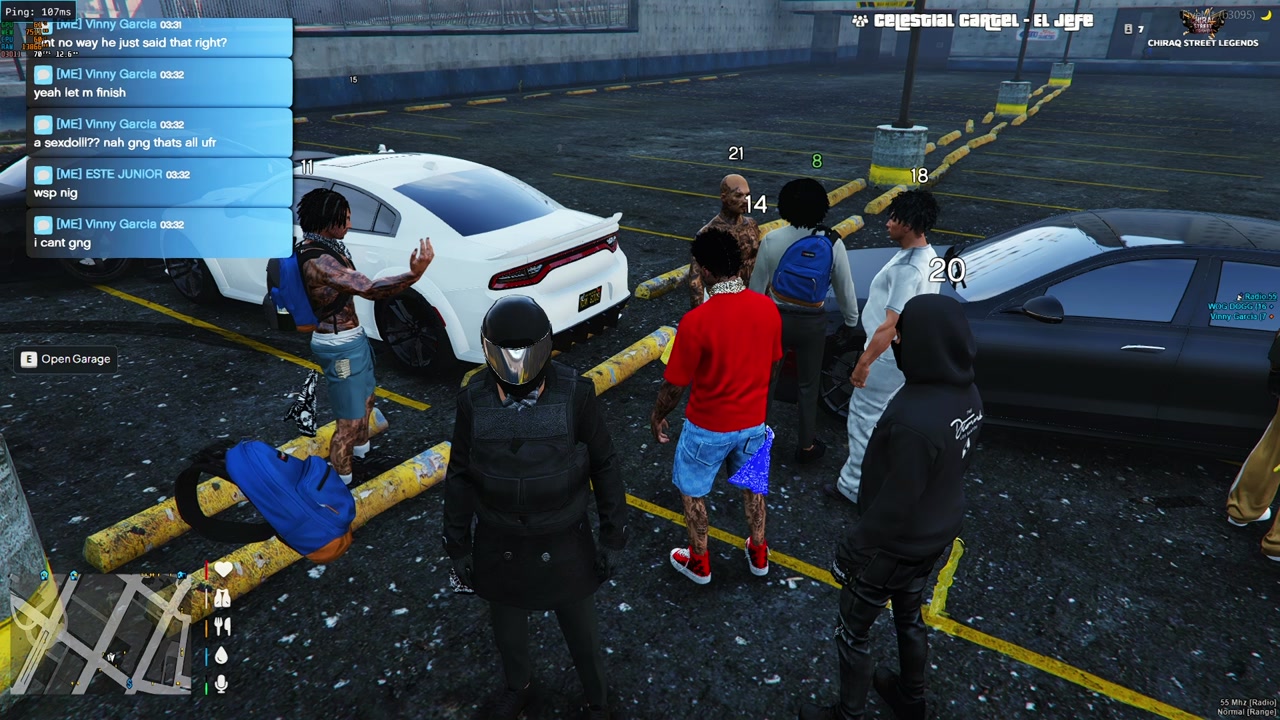Select the Celestial Cartel - El Jefe banner
Screen dimensions: 1280x720
(x=975, y=20)
